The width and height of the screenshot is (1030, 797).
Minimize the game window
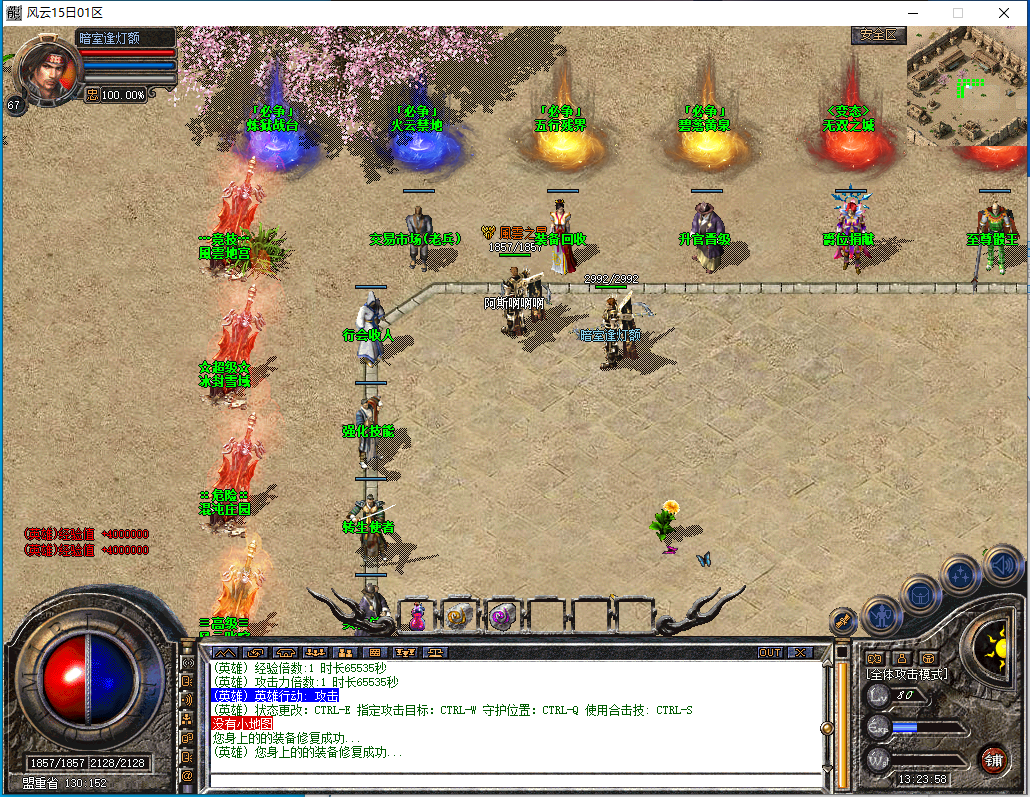point(912,13)
